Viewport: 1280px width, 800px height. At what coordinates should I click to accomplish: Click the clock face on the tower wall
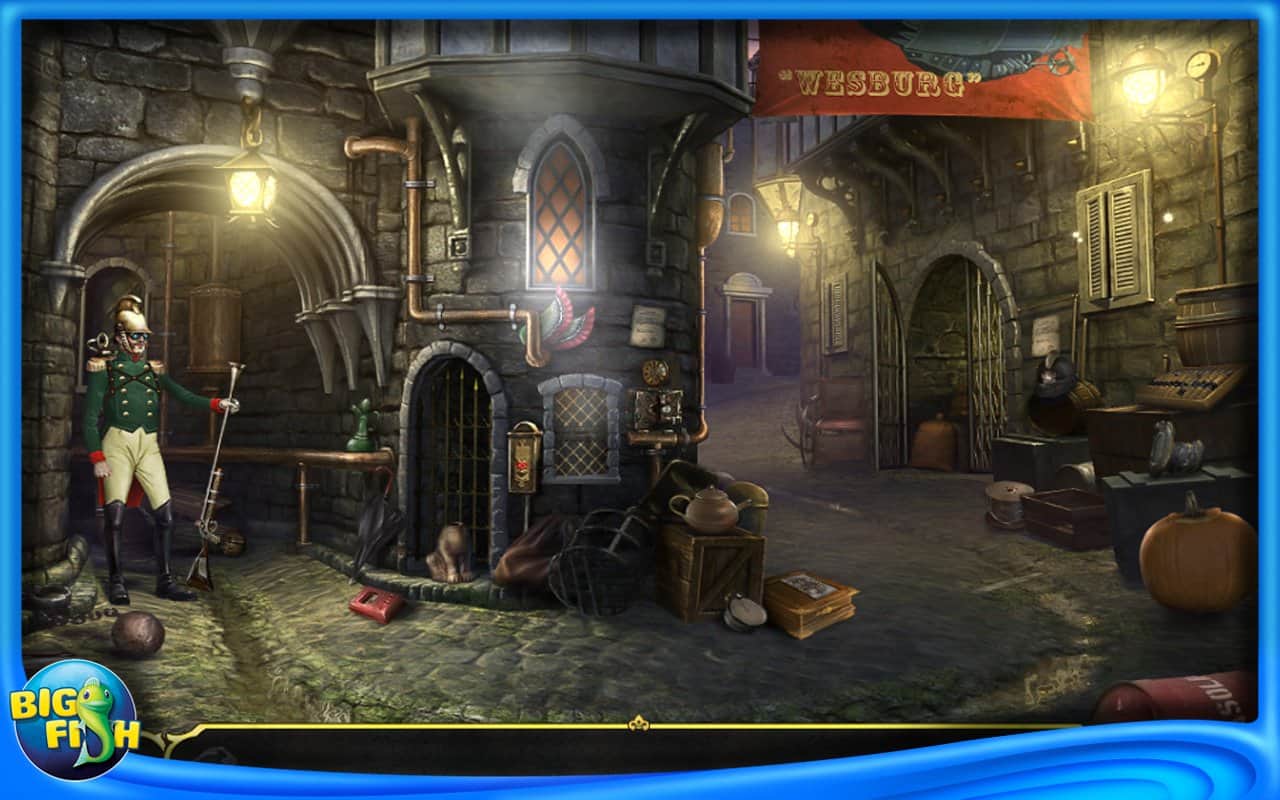pos(655,372)
